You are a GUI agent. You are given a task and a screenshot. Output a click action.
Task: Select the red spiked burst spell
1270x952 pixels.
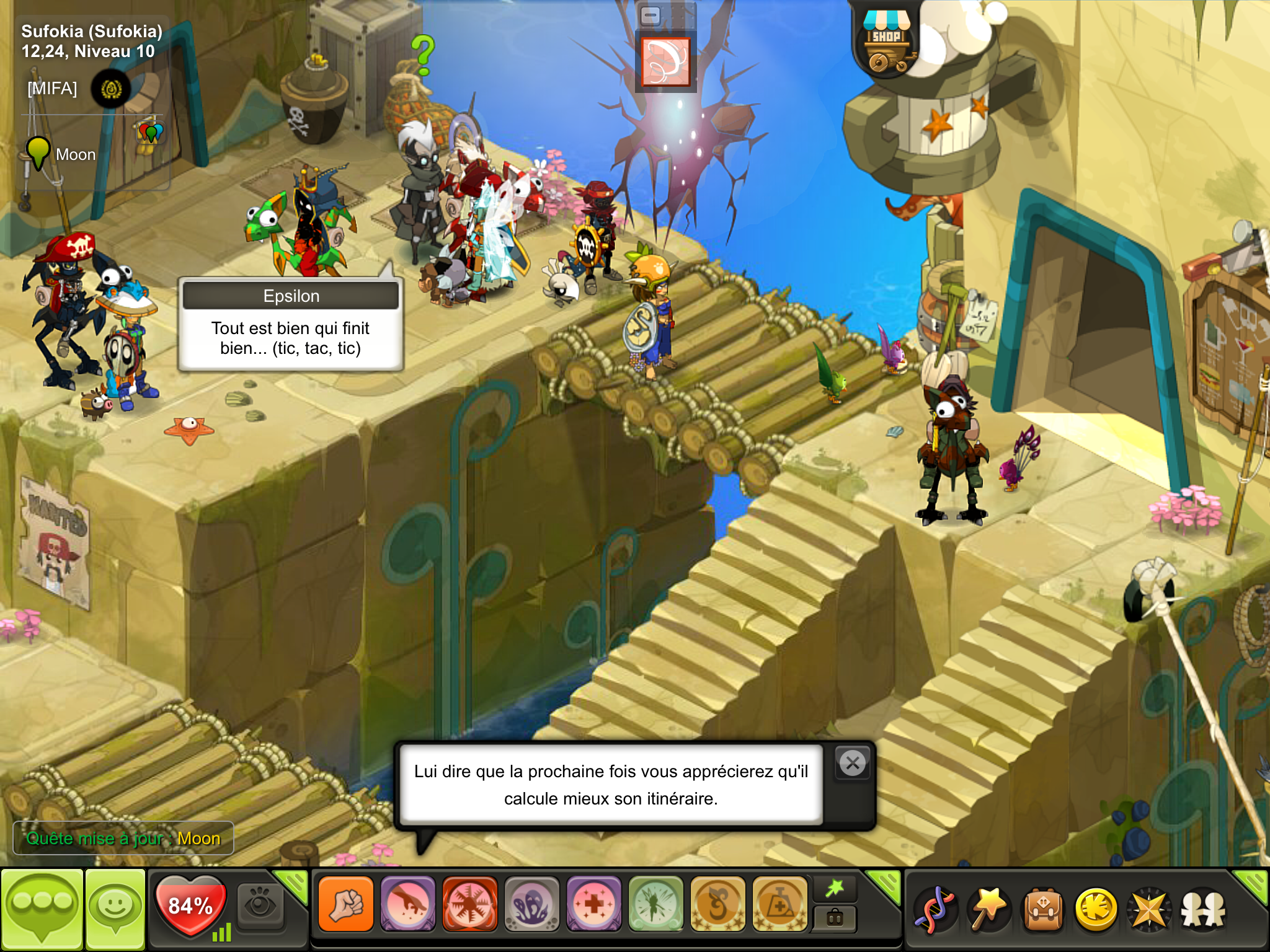tap(470, 904)
